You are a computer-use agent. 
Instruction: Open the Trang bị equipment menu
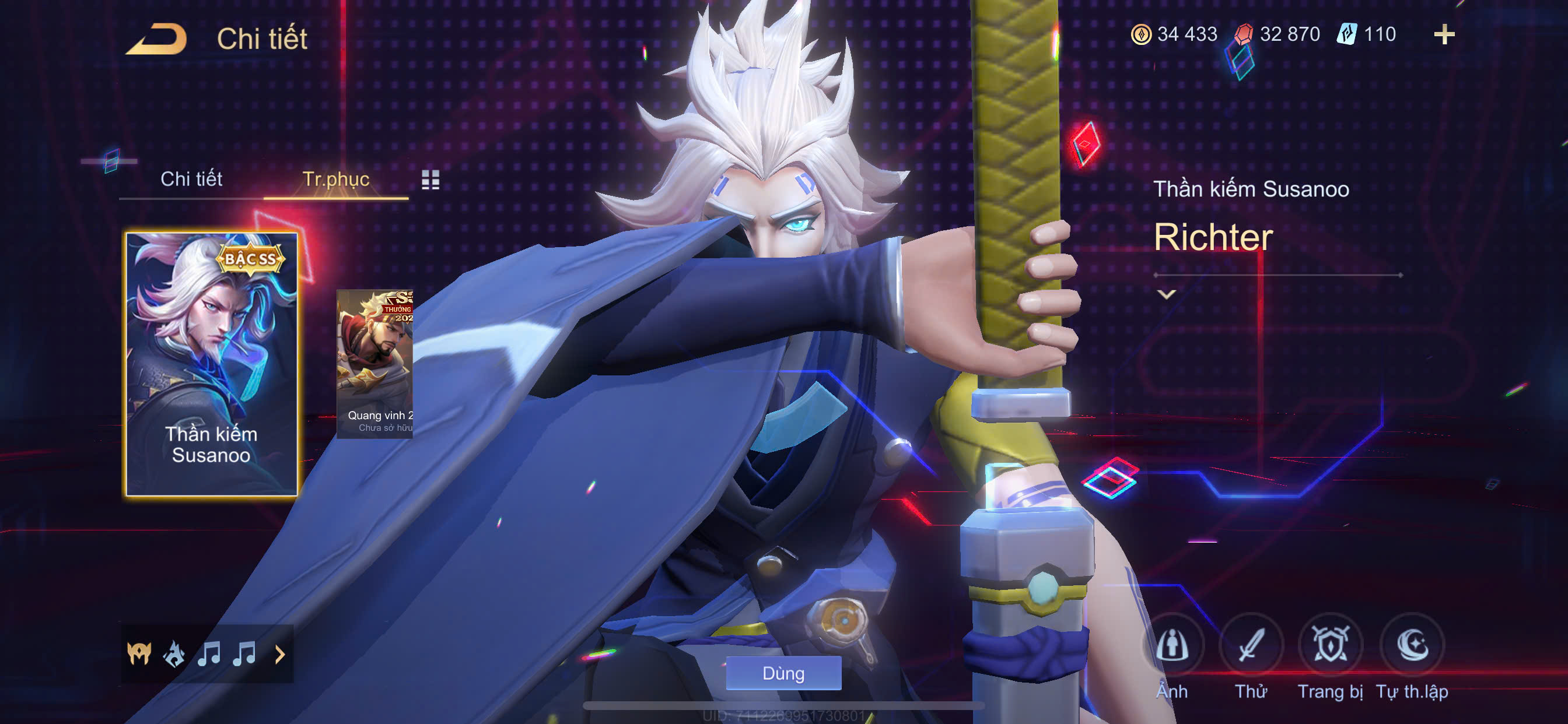point(1330,645)
